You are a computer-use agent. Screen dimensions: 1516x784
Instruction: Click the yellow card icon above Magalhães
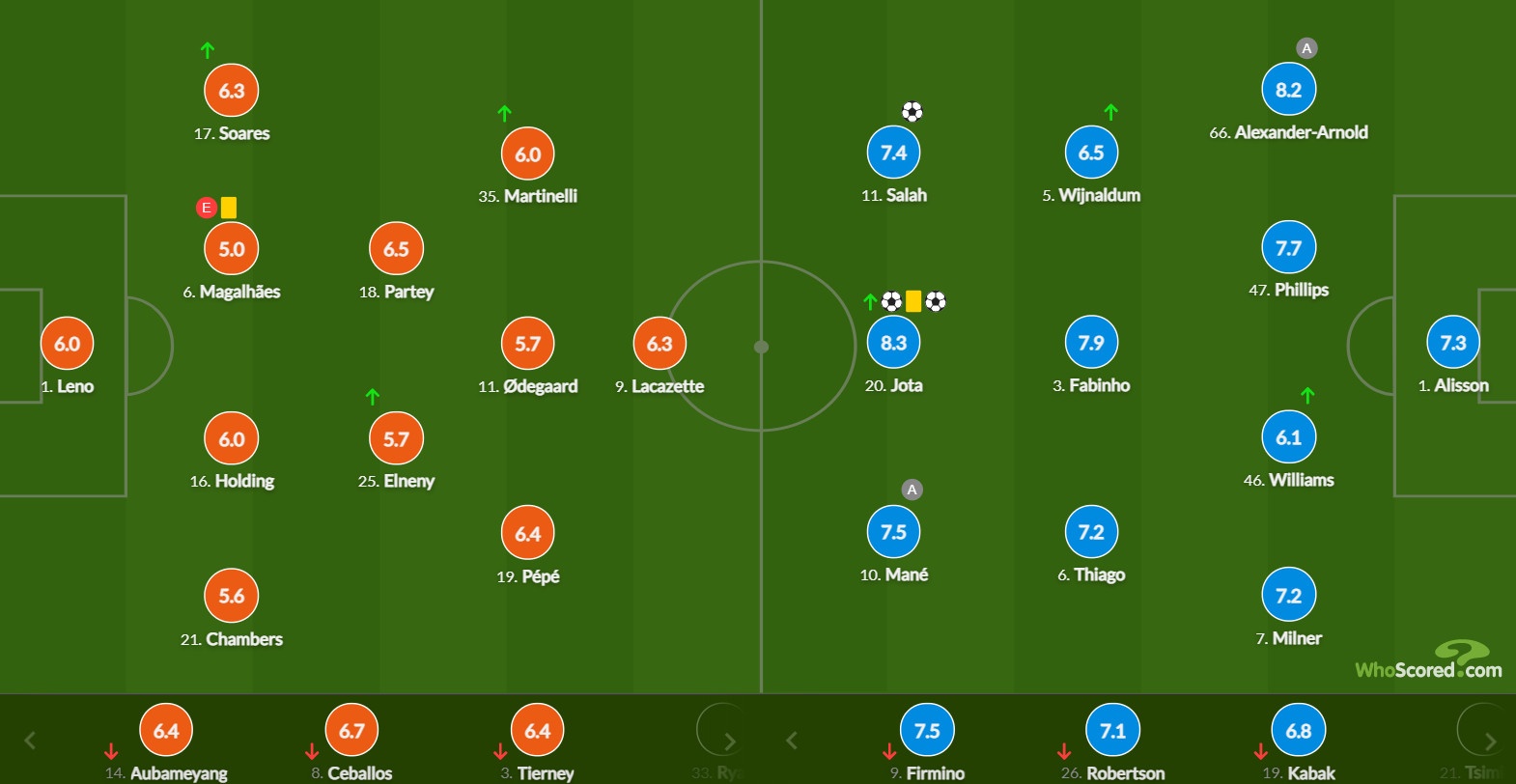tap(227, 207)
